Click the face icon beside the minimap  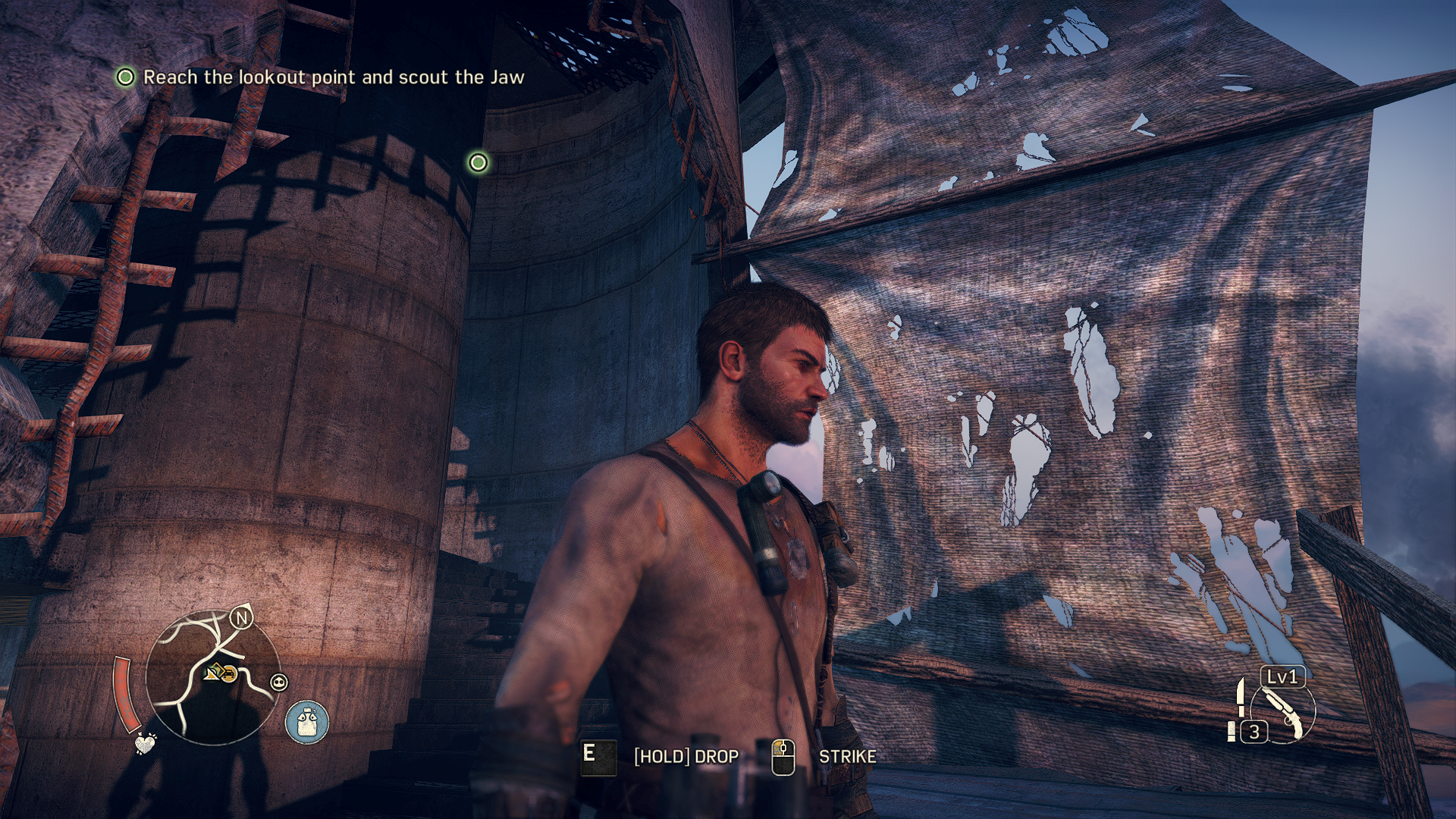tap(279, 682)
